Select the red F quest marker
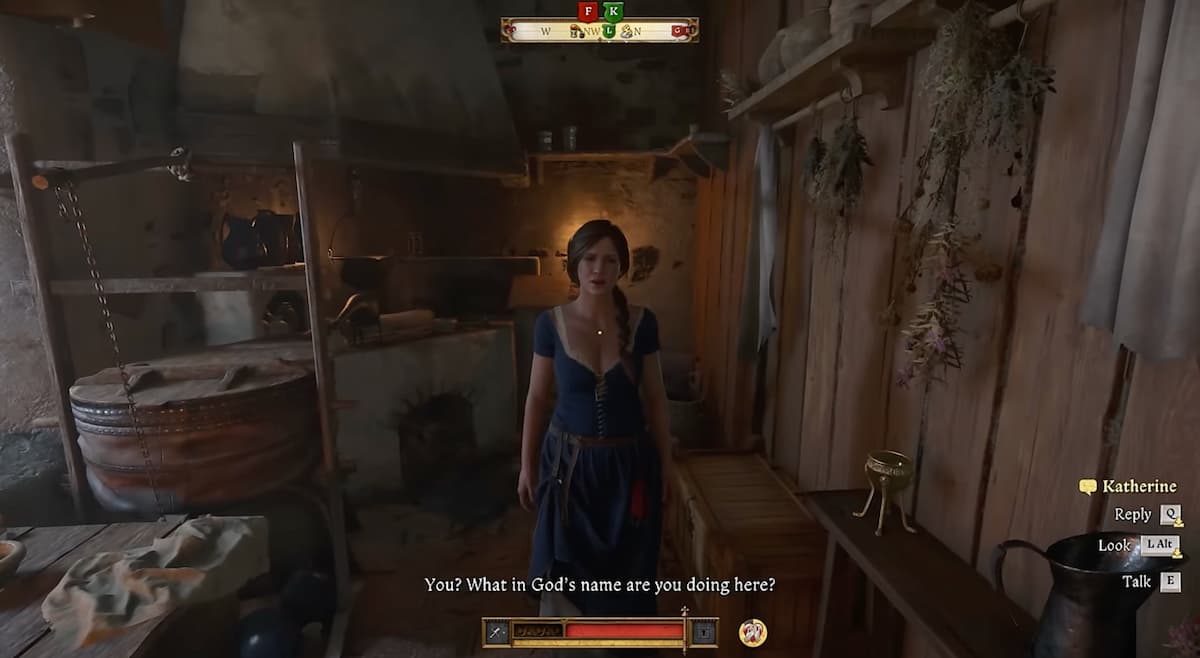 588,11
